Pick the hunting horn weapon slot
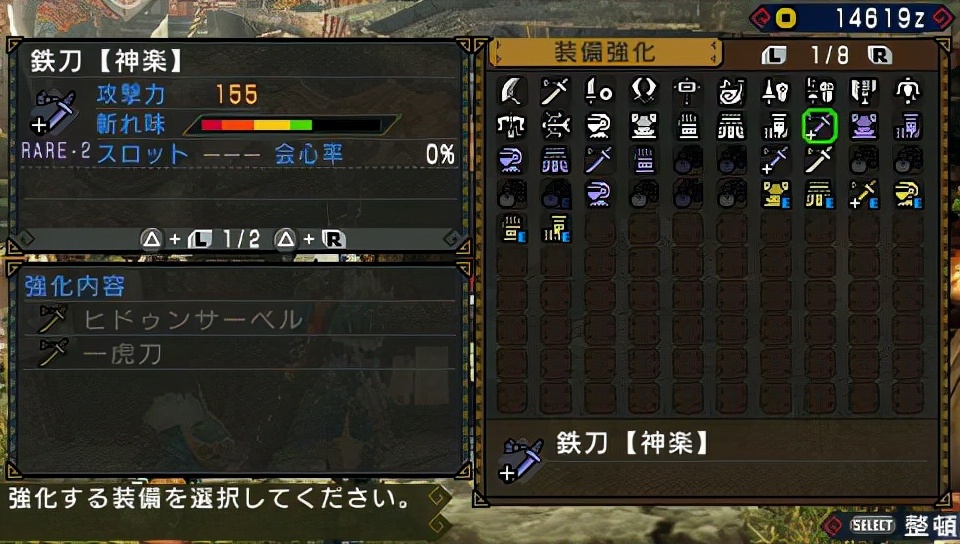Screen dimensions: 960x544 [731, 91]
